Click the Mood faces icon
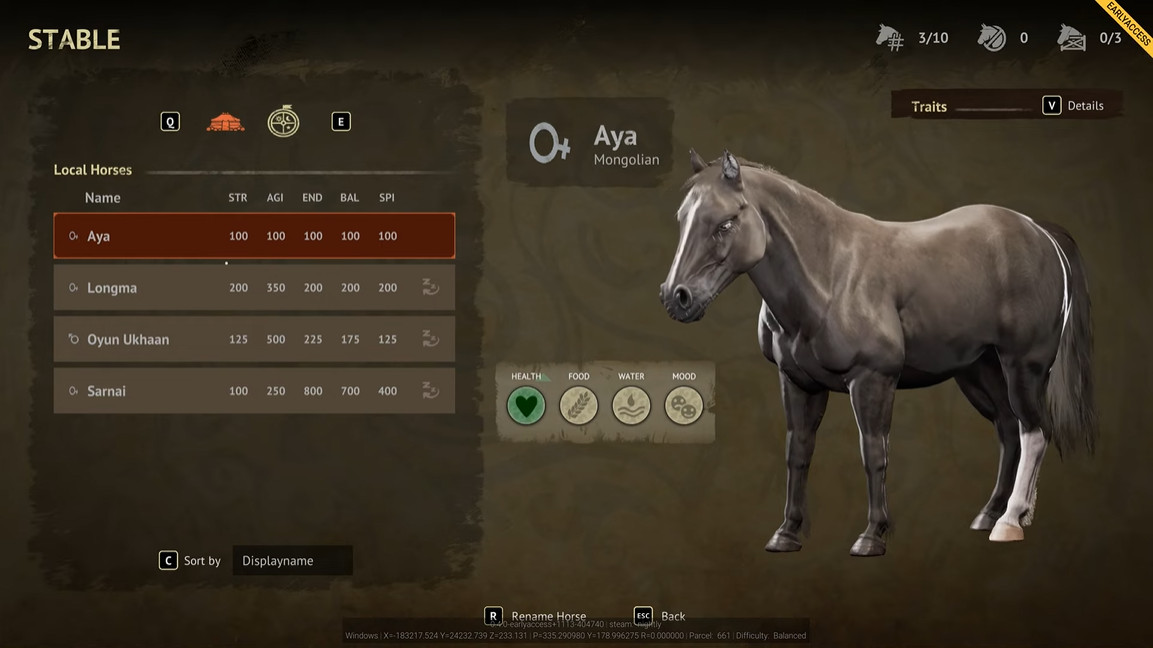The width and height of the screenshot is (1153, 648). (684, 406)
